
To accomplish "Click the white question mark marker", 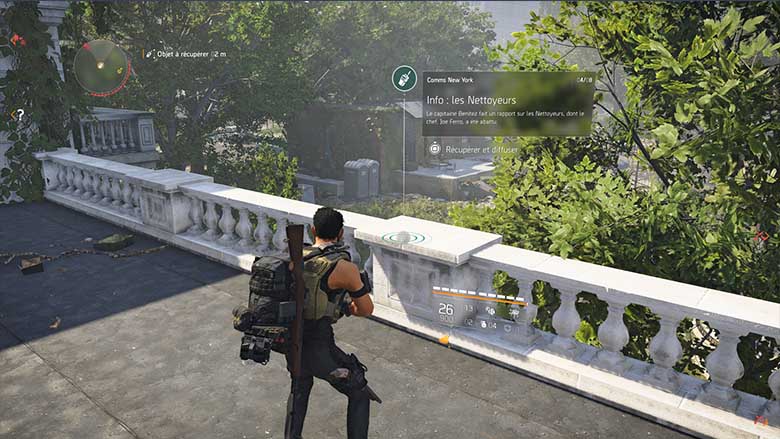I will tap(20, 115).
